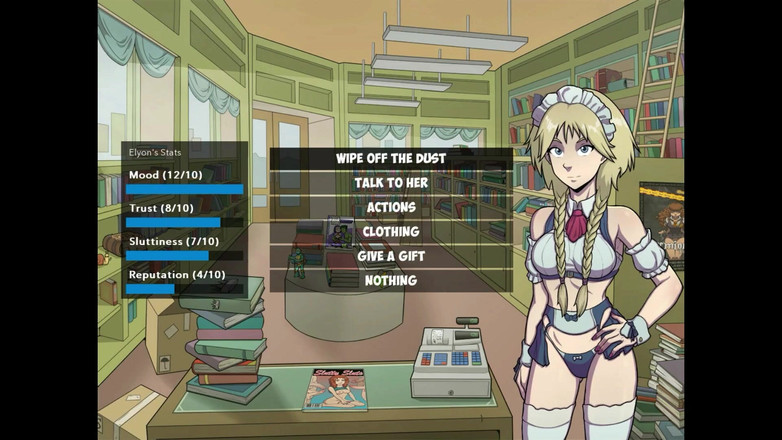Select the Nothing option
The width and height of the screenshot is (782, 440).
point(390,280)
